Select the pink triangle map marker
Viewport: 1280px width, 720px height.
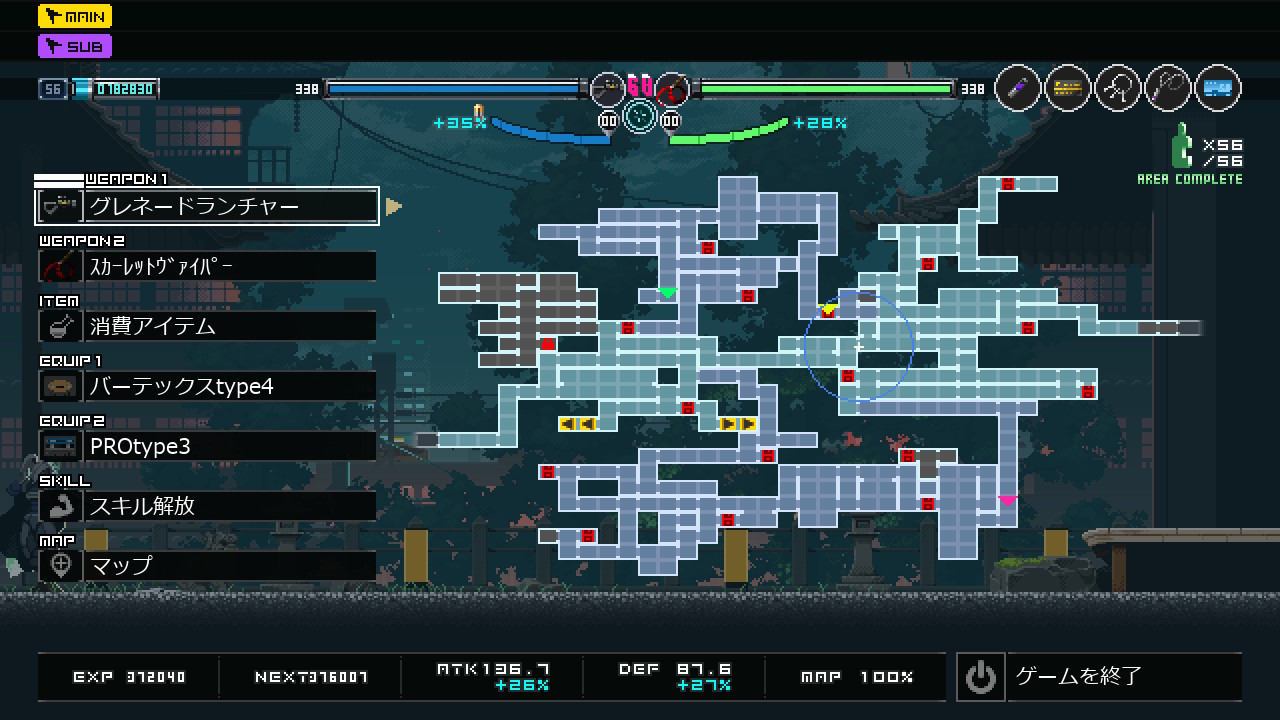coord(1007,500)
